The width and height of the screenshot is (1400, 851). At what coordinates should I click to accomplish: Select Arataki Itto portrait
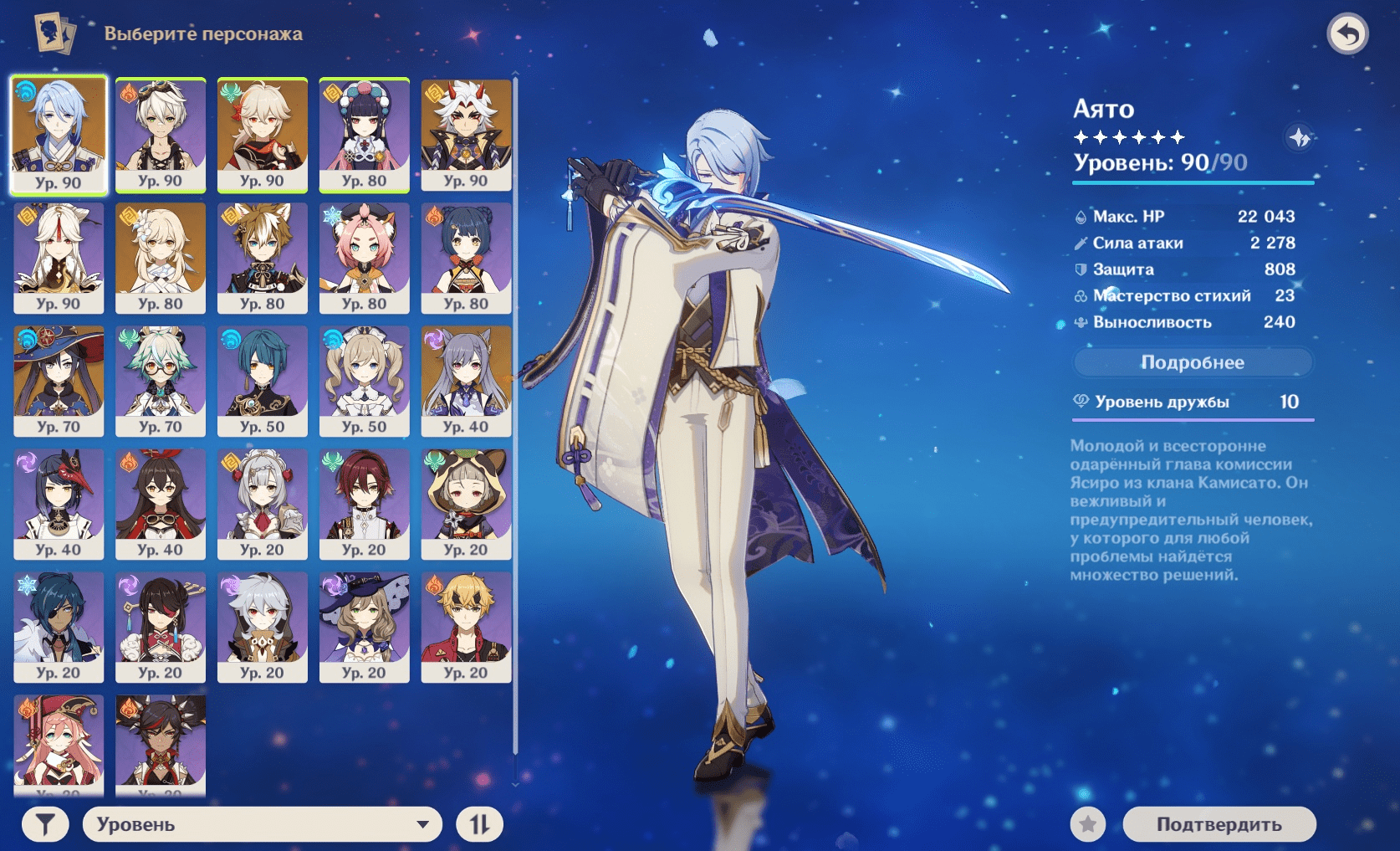coord(467,135)
